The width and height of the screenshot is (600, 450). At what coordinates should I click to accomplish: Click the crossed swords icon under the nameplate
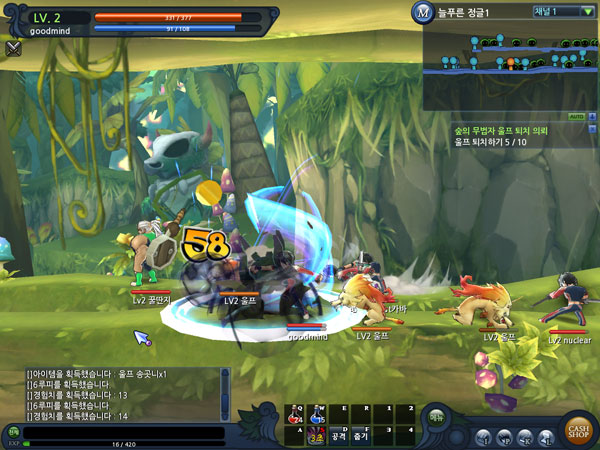pyautogui.click(x=13, y=47)
